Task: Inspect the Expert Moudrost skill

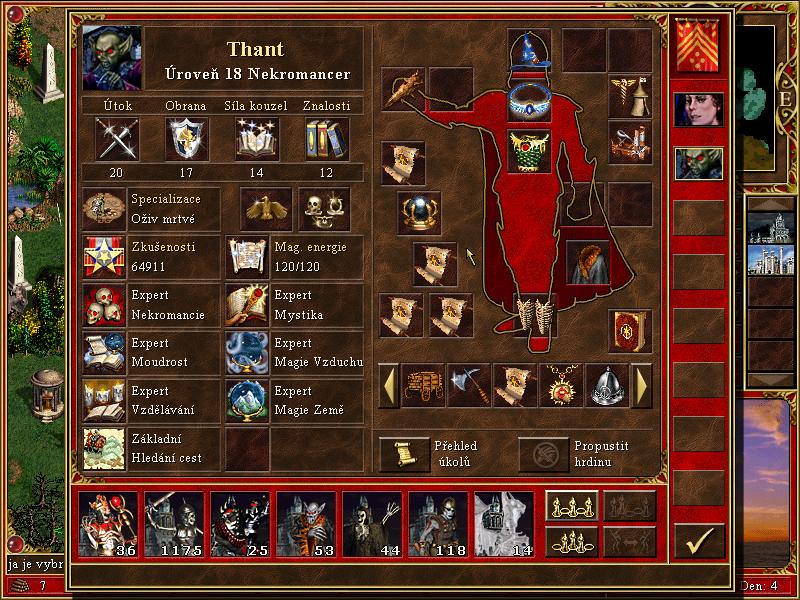Action: point(104,352)
